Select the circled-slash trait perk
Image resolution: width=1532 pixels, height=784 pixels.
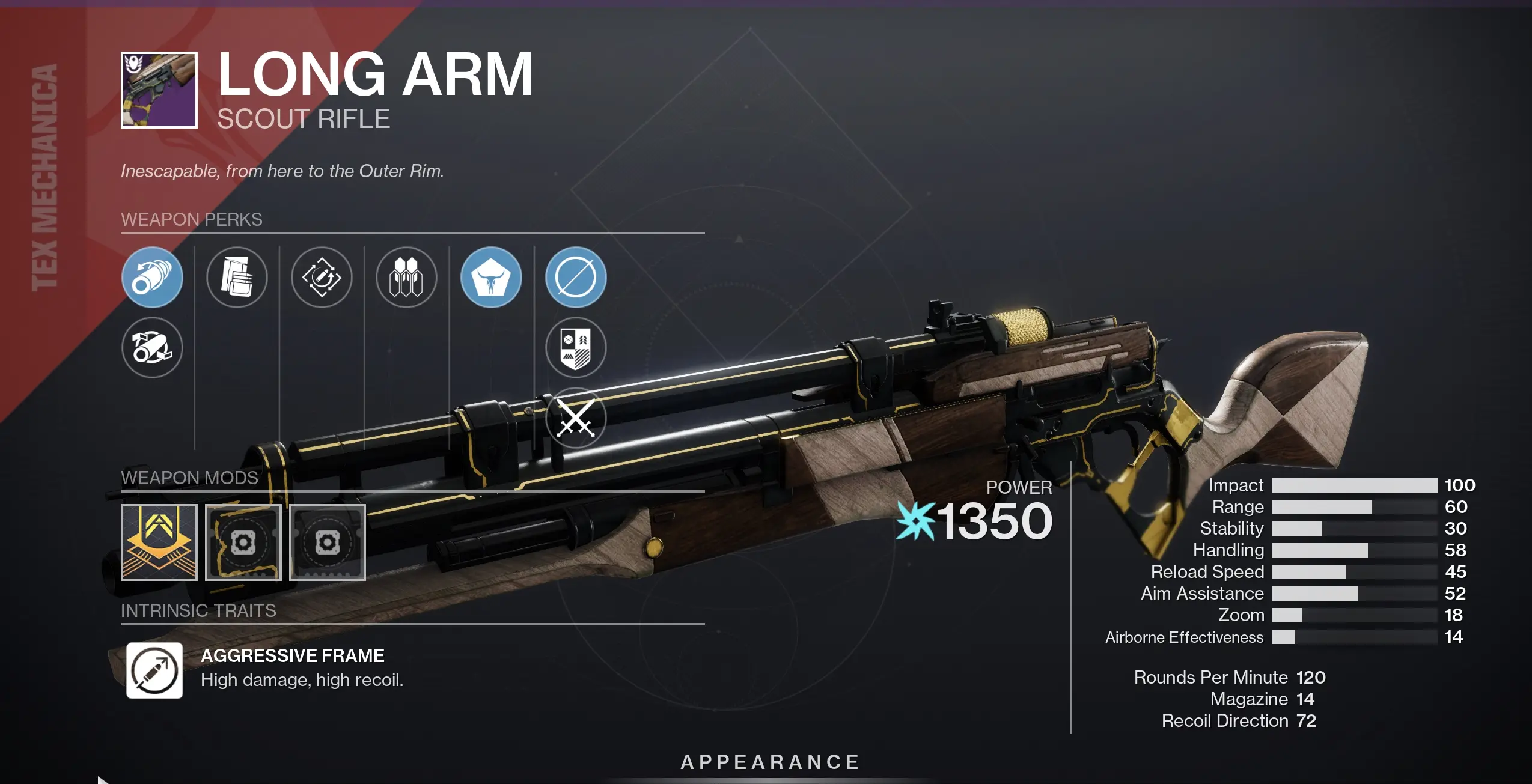click(575, 278)
